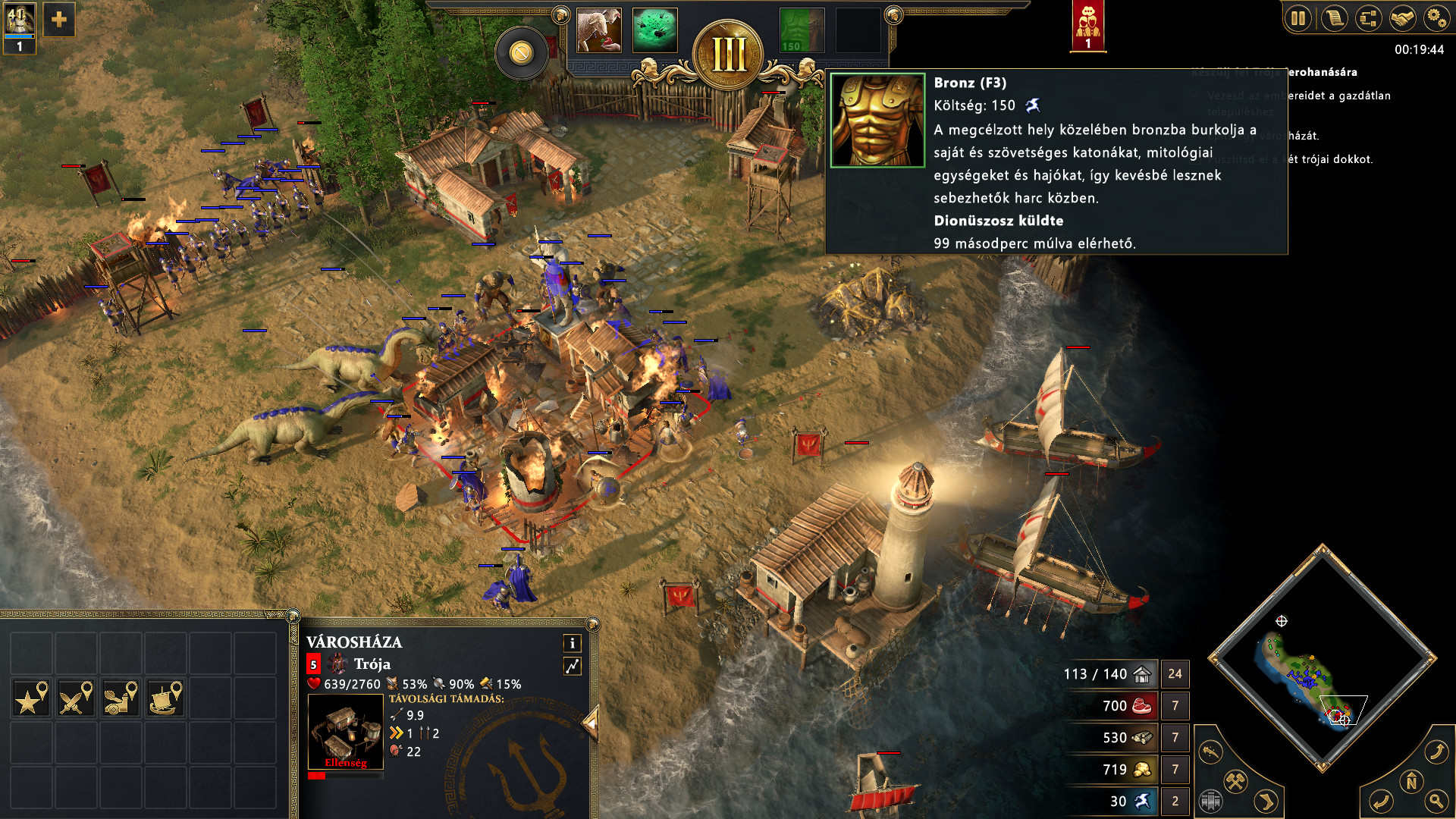1456x819 pixels.
Task: Open the tech tree icon
Action: click(x=1368, y=18)
